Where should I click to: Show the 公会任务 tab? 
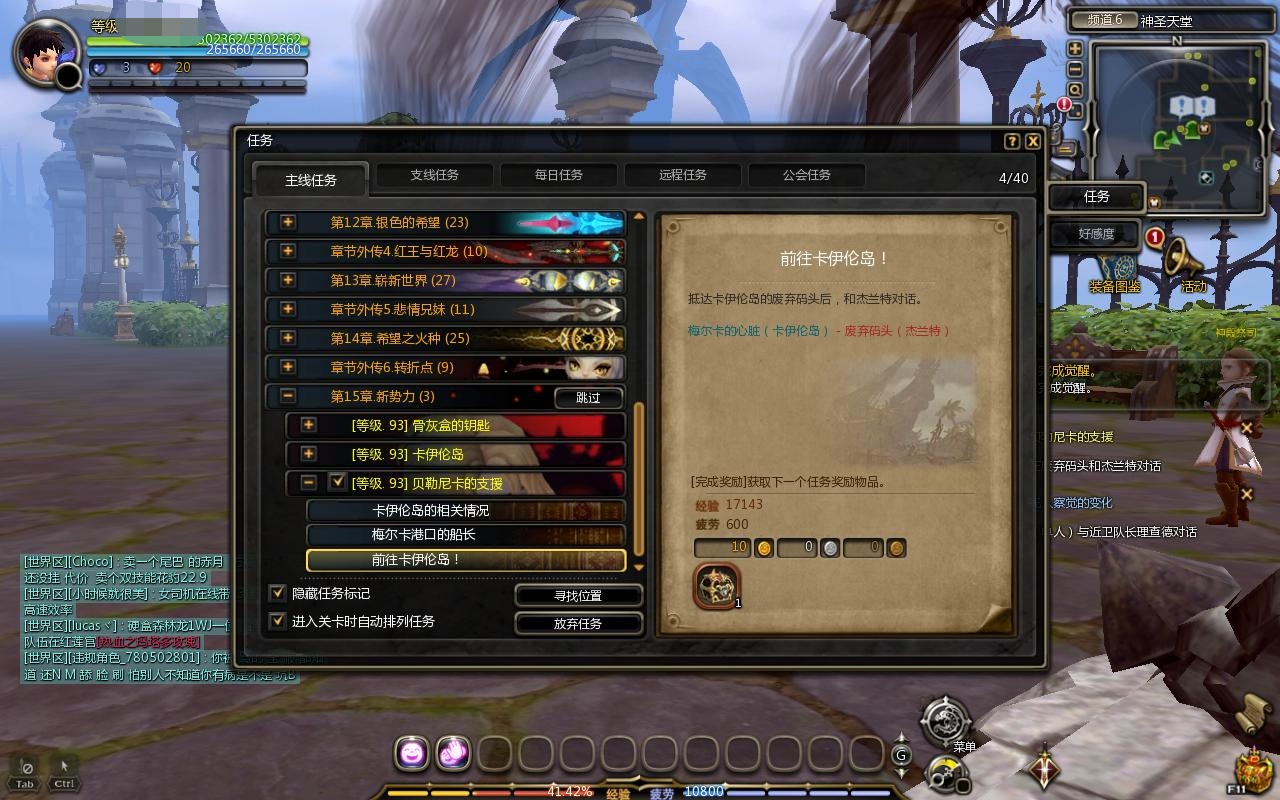[806, 175]
